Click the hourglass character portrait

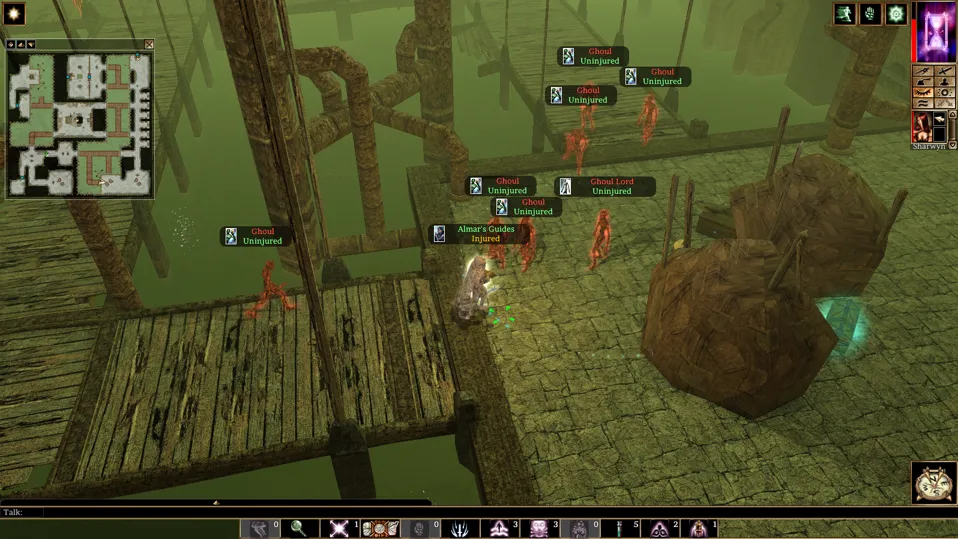(937, 32)
